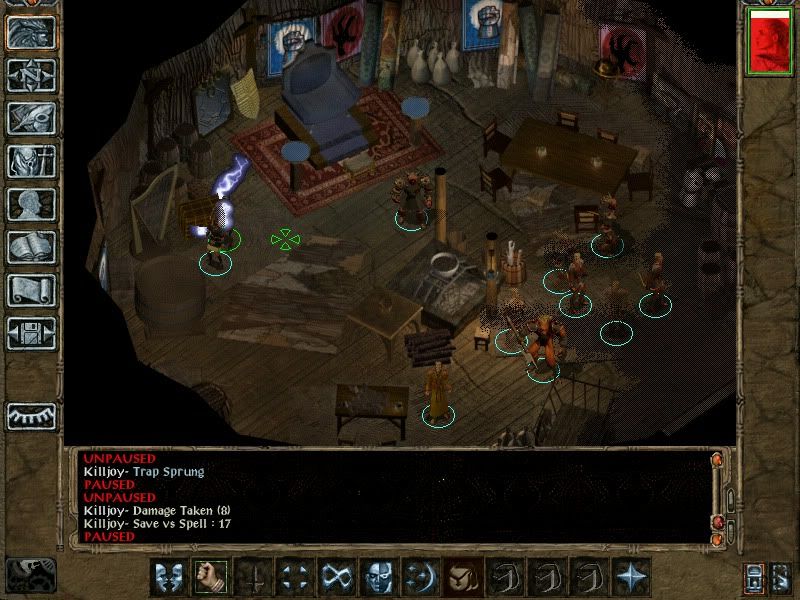Activate the rest button with the closed eye
Viewport: 800px width, 600px height.
[31, 415]
